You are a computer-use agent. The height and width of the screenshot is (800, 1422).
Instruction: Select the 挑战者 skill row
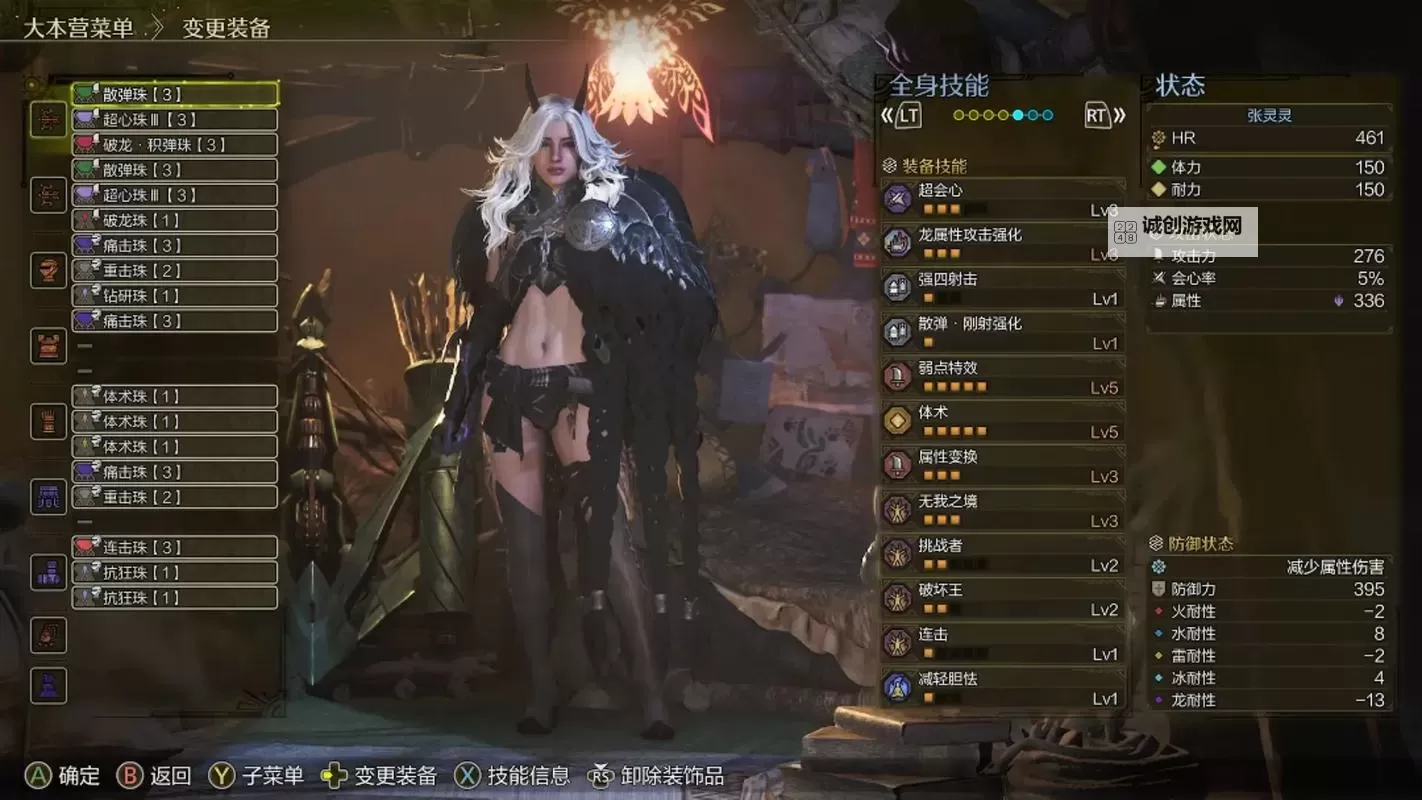[x=1002, y=554]
